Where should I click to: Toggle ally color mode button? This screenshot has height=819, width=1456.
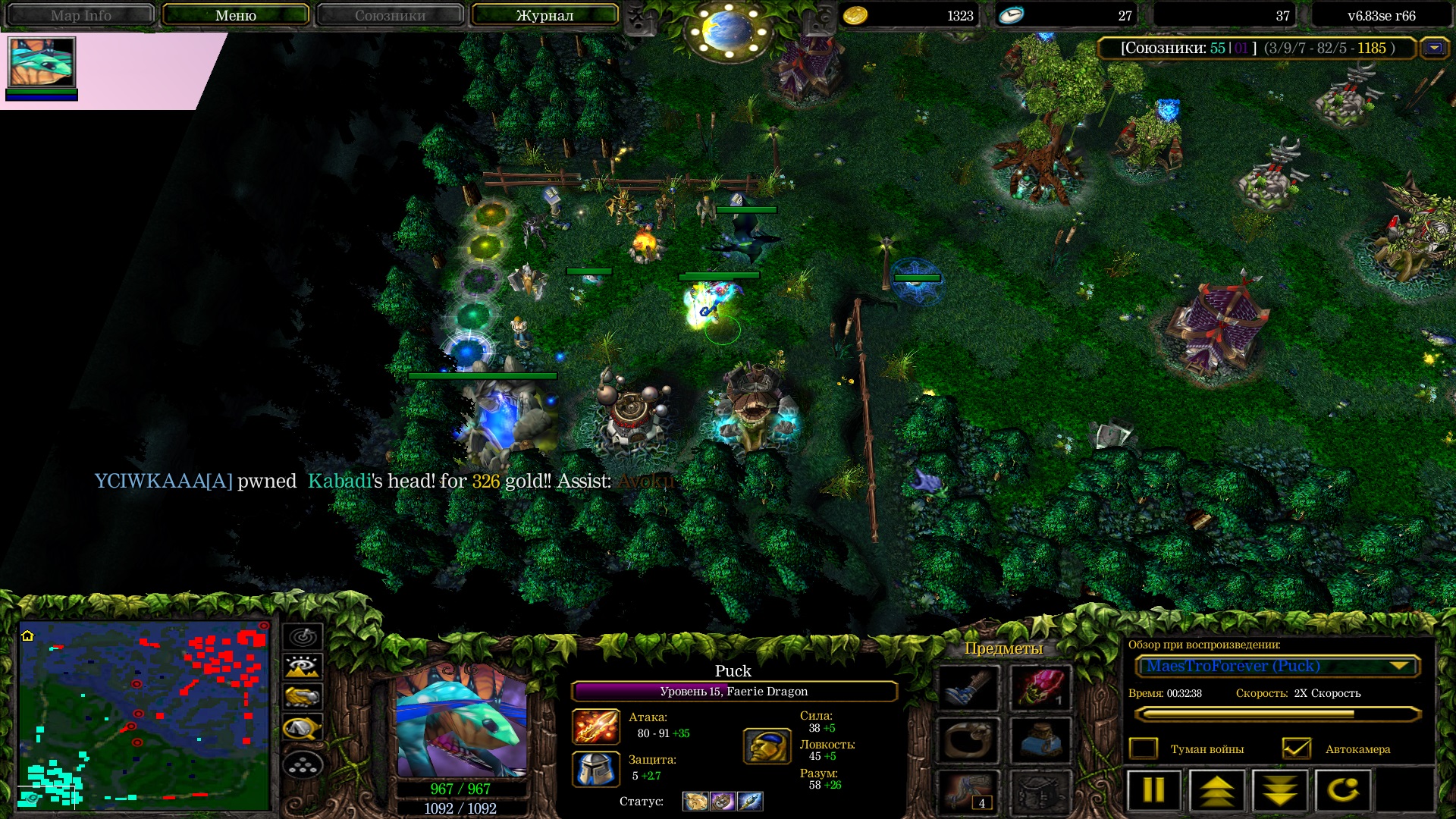pyautogui.click(x=303, y=697)
